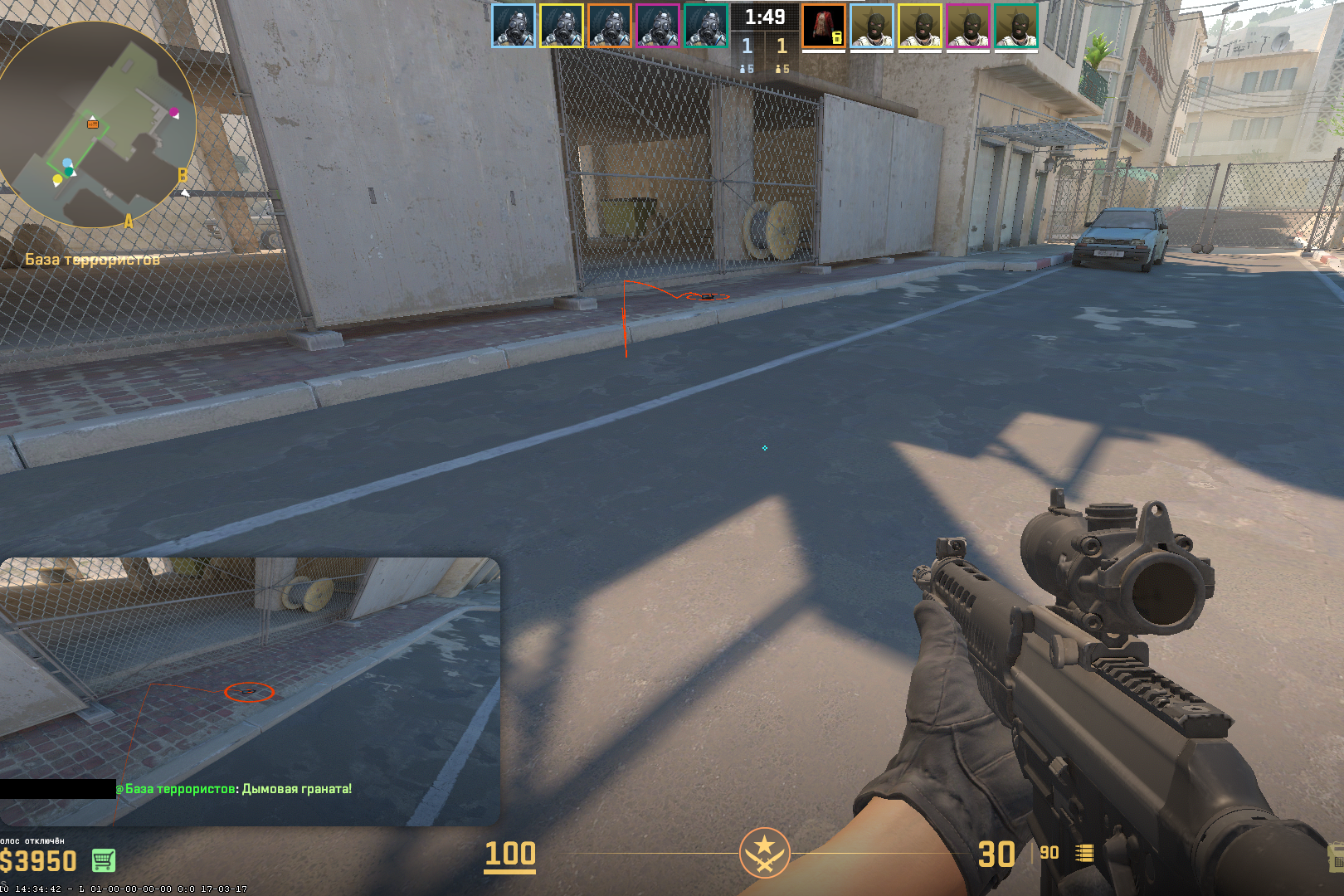The image size is (1344, 896).
Task: Click the circular radar minimap
Action: pos(96,124)
